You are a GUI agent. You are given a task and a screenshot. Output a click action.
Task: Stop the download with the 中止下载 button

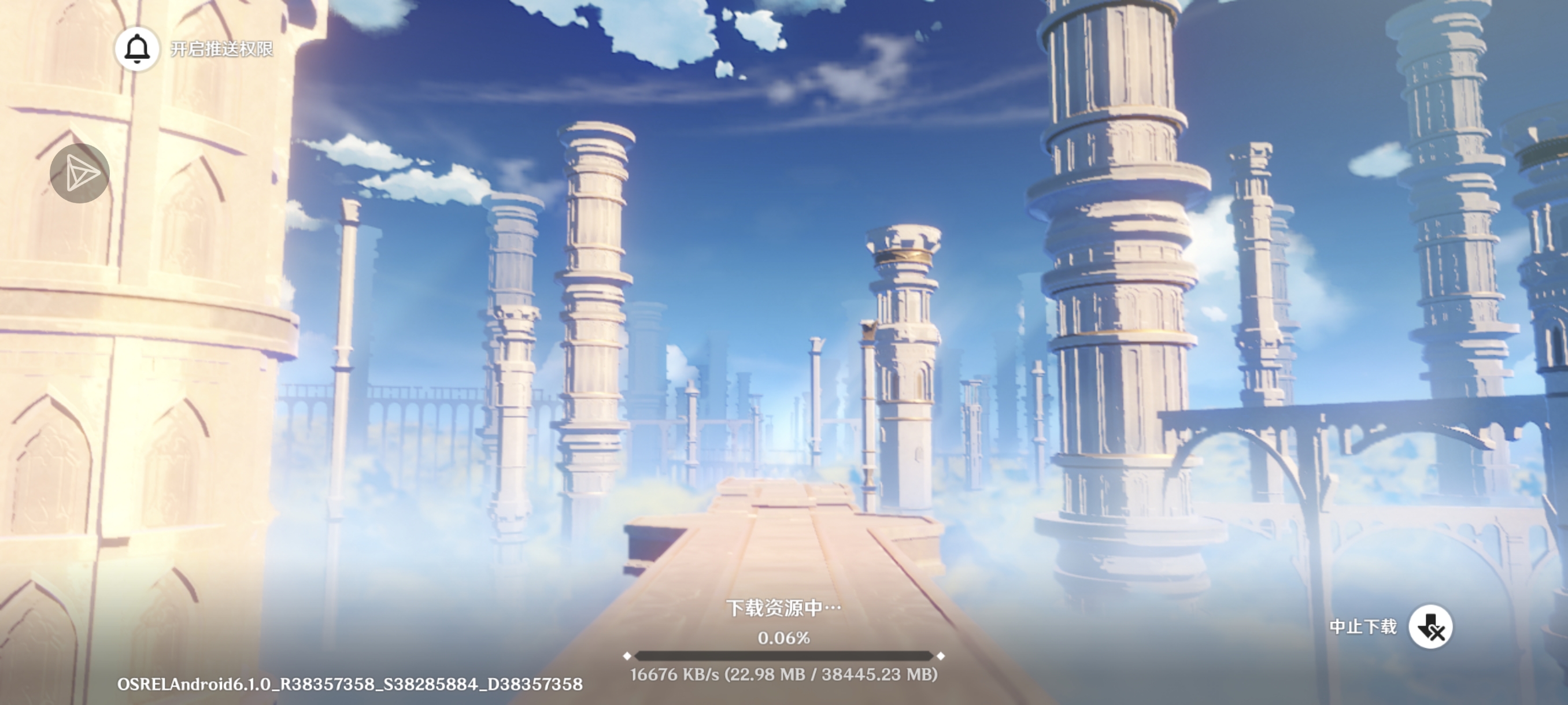1430,626
